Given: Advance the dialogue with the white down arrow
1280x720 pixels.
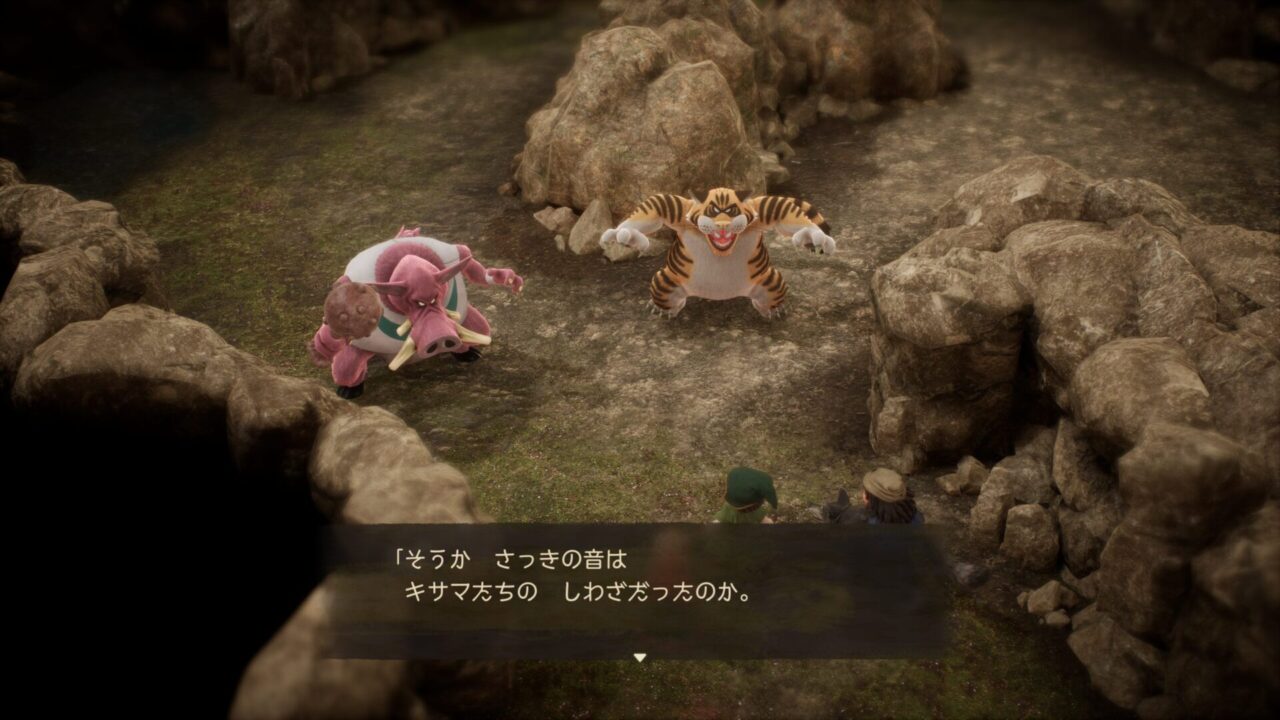Looking at the screenshot, I should [x=640, y=657].
